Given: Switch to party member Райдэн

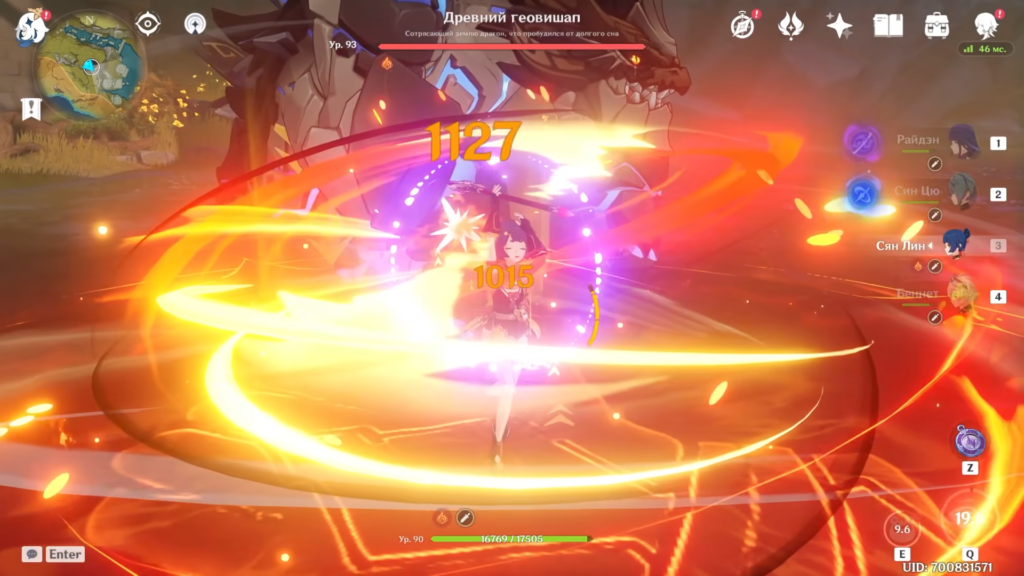Looking at the screenshot, I should (x=964, y=143).
